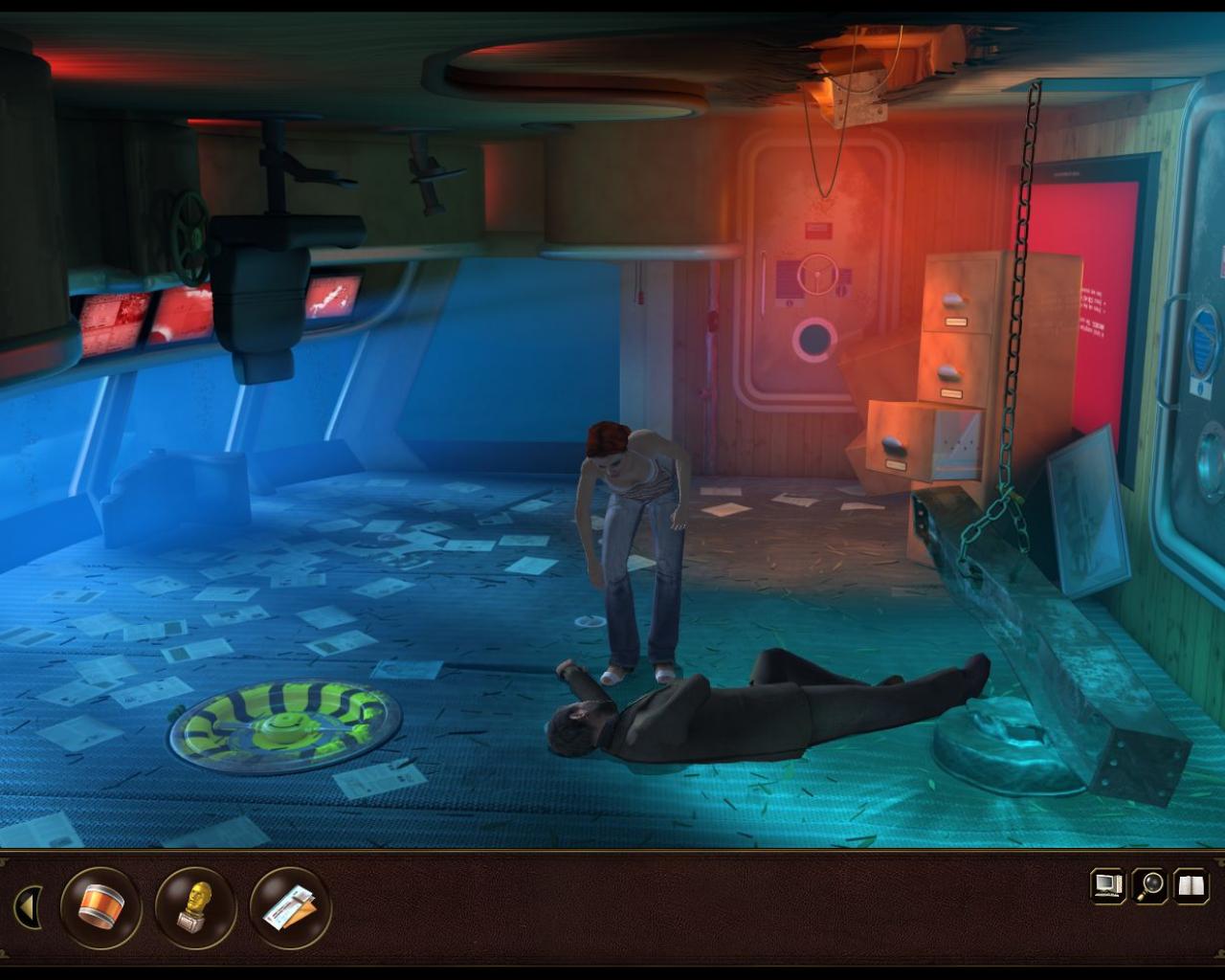Open the computer/PDA from the toolbar

(1107, 886)
